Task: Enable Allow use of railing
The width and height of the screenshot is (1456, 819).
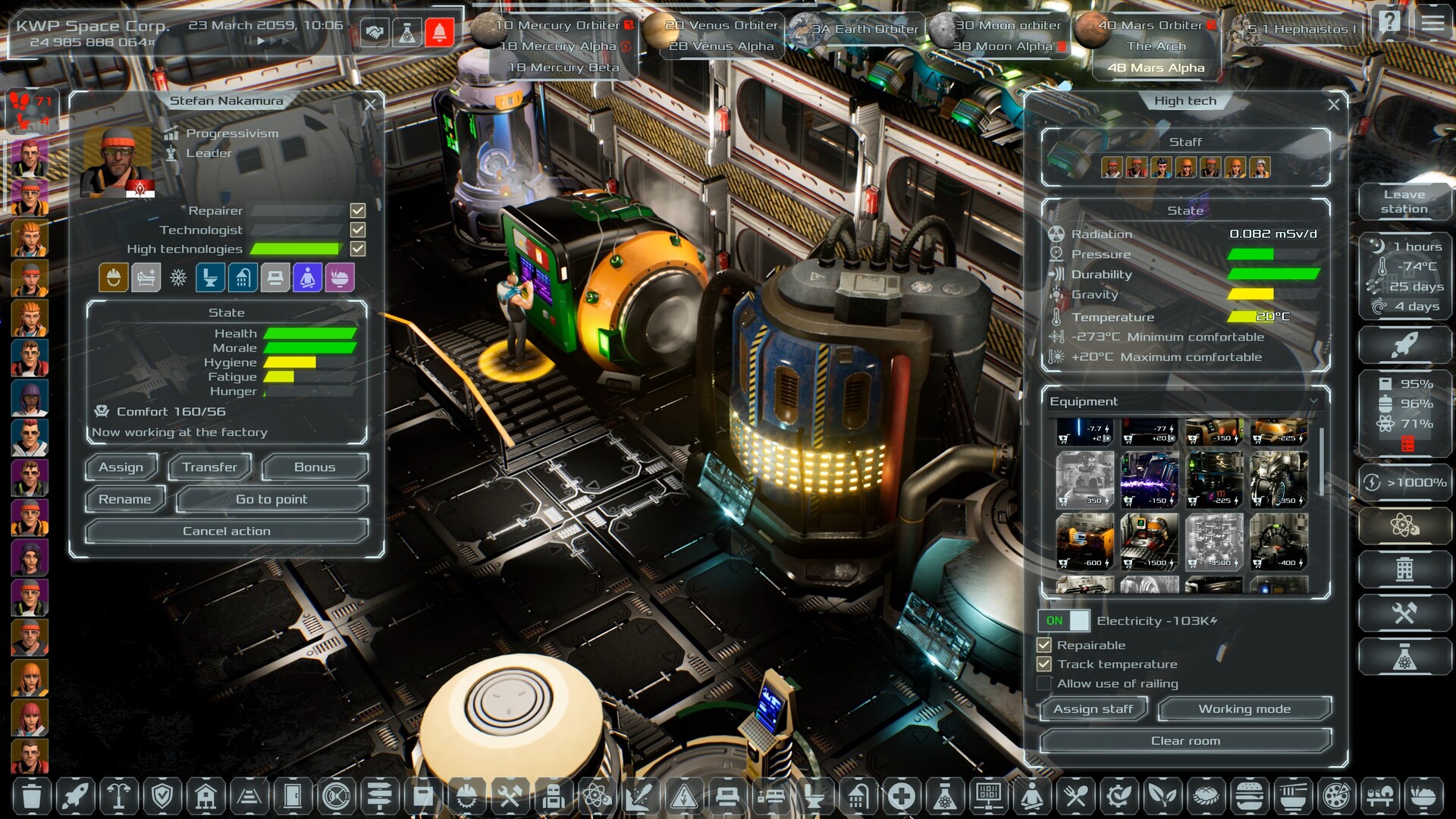Action: [1044, 683]
